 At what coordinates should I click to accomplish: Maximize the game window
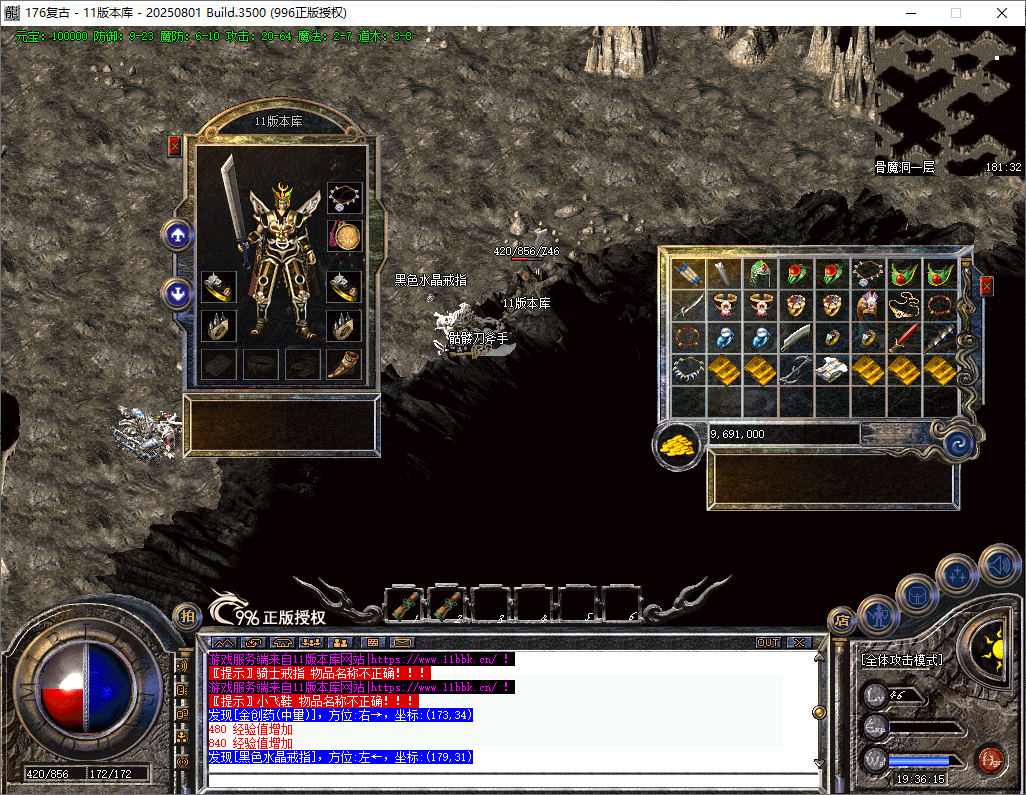[x=955, y=13]
